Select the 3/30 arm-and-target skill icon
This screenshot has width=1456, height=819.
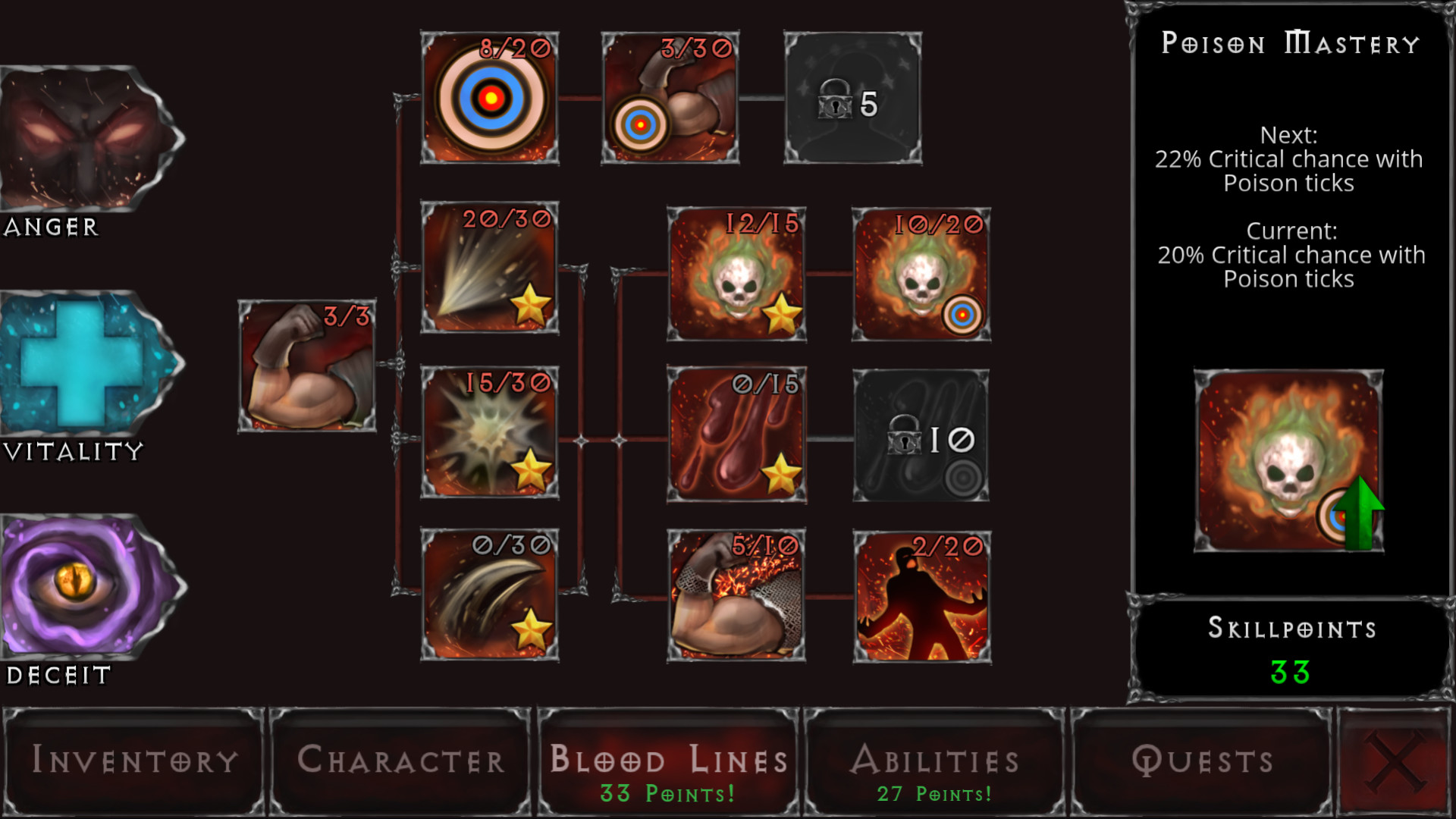click(x=671, y=97)
